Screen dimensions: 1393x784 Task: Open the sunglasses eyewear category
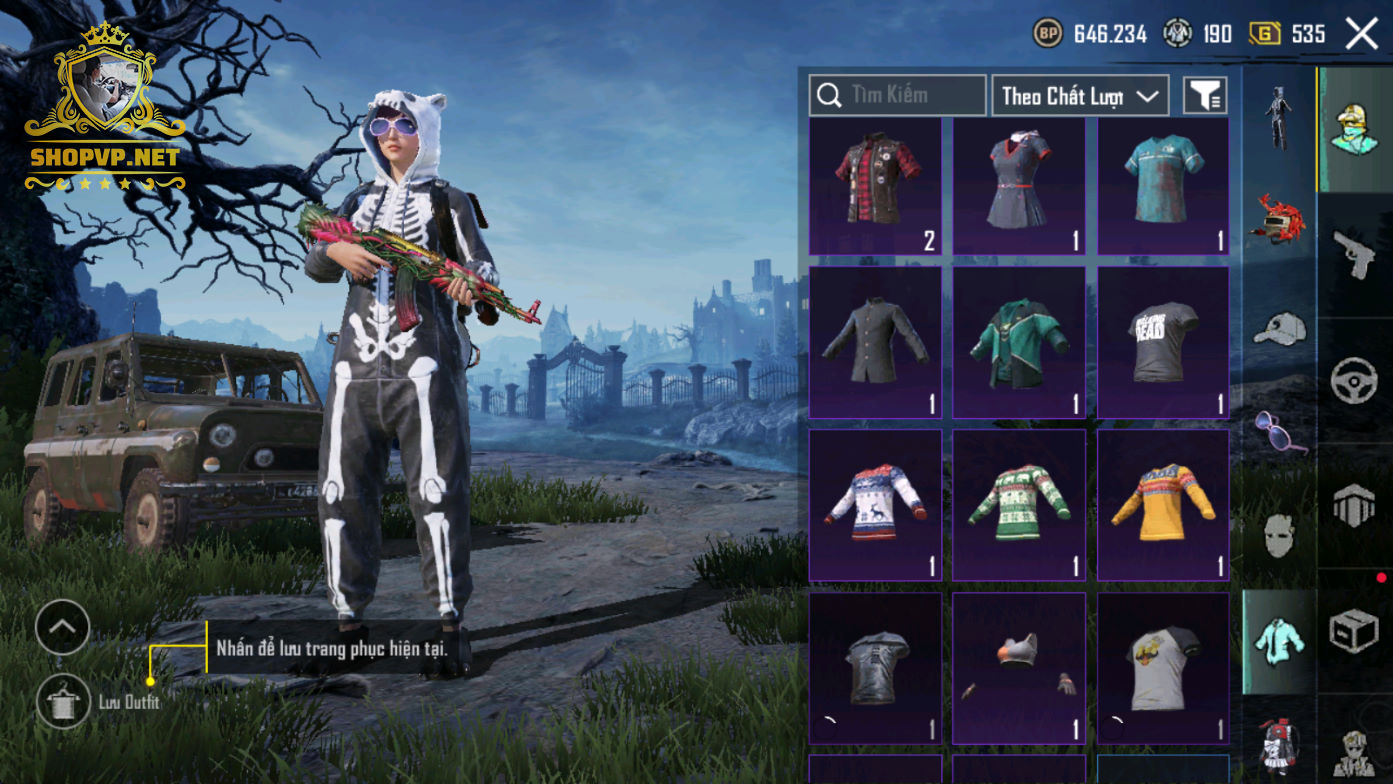[1279, 430]
